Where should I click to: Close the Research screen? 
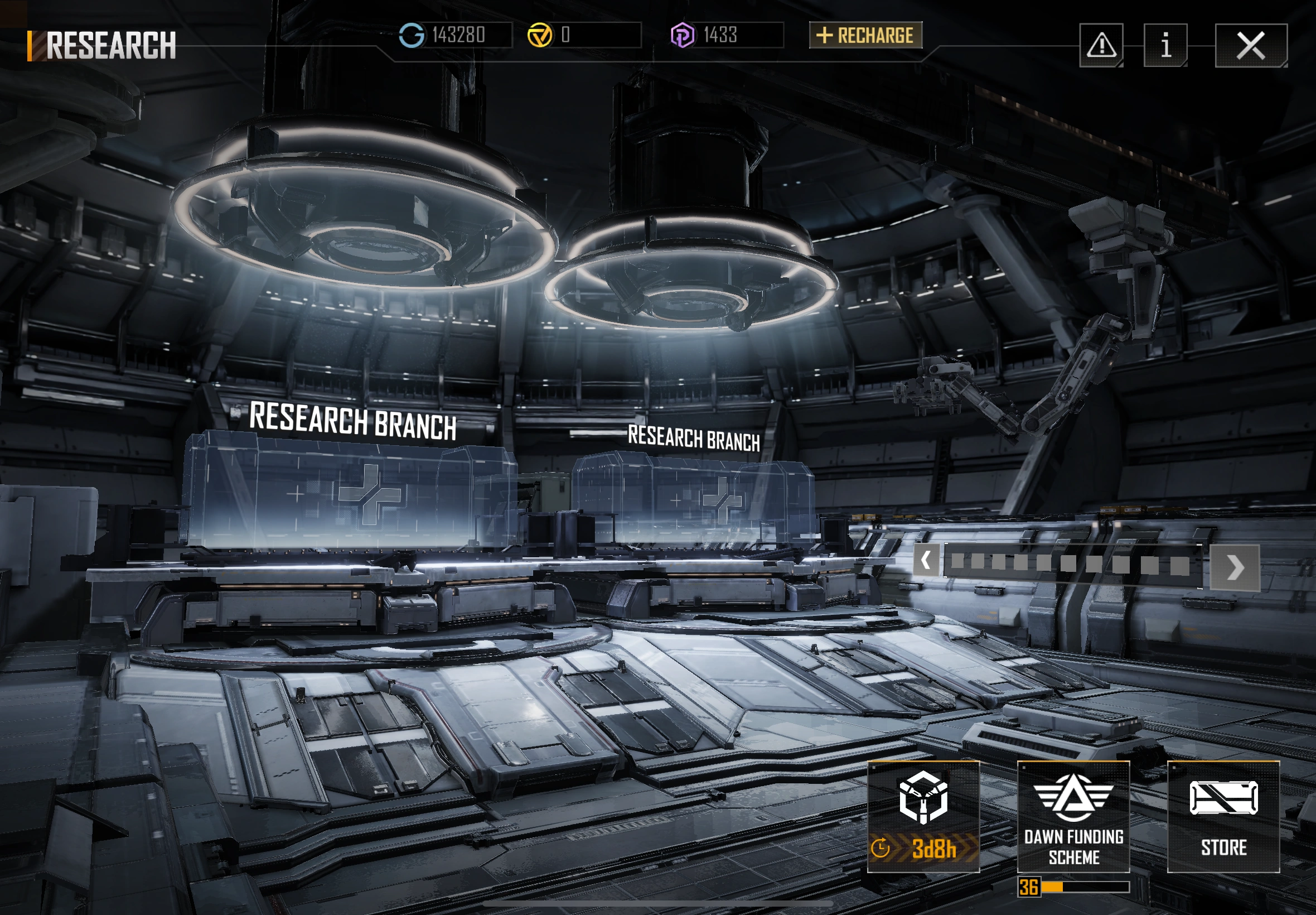click(1251, 46)
